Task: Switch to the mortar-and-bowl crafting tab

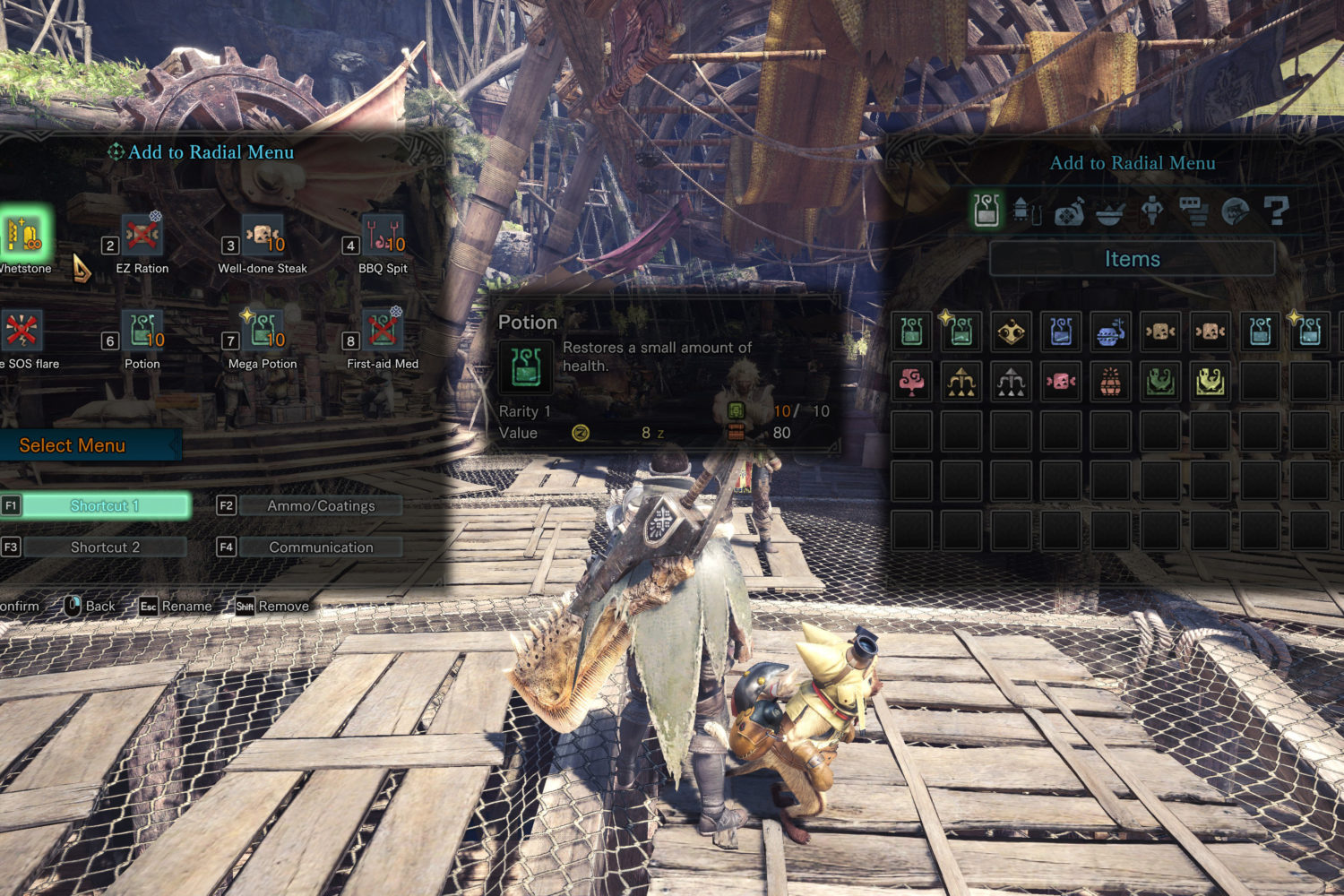Action: [x=1110, y=211]
